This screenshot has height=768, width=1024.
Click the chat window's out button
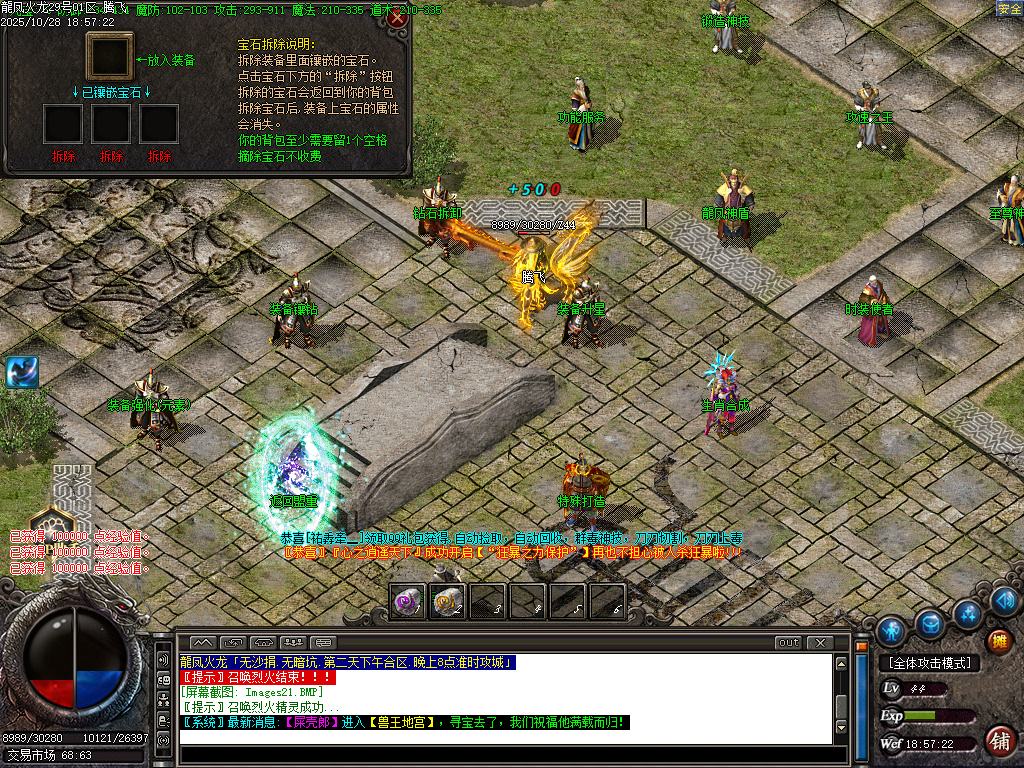789,642
